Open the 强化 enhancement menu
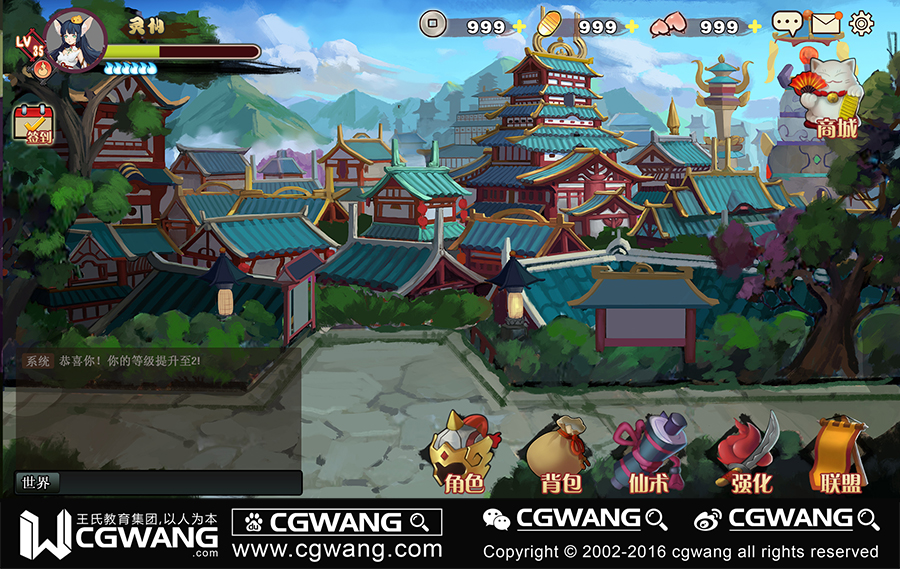The image size is (900, 569). (746, 455)
